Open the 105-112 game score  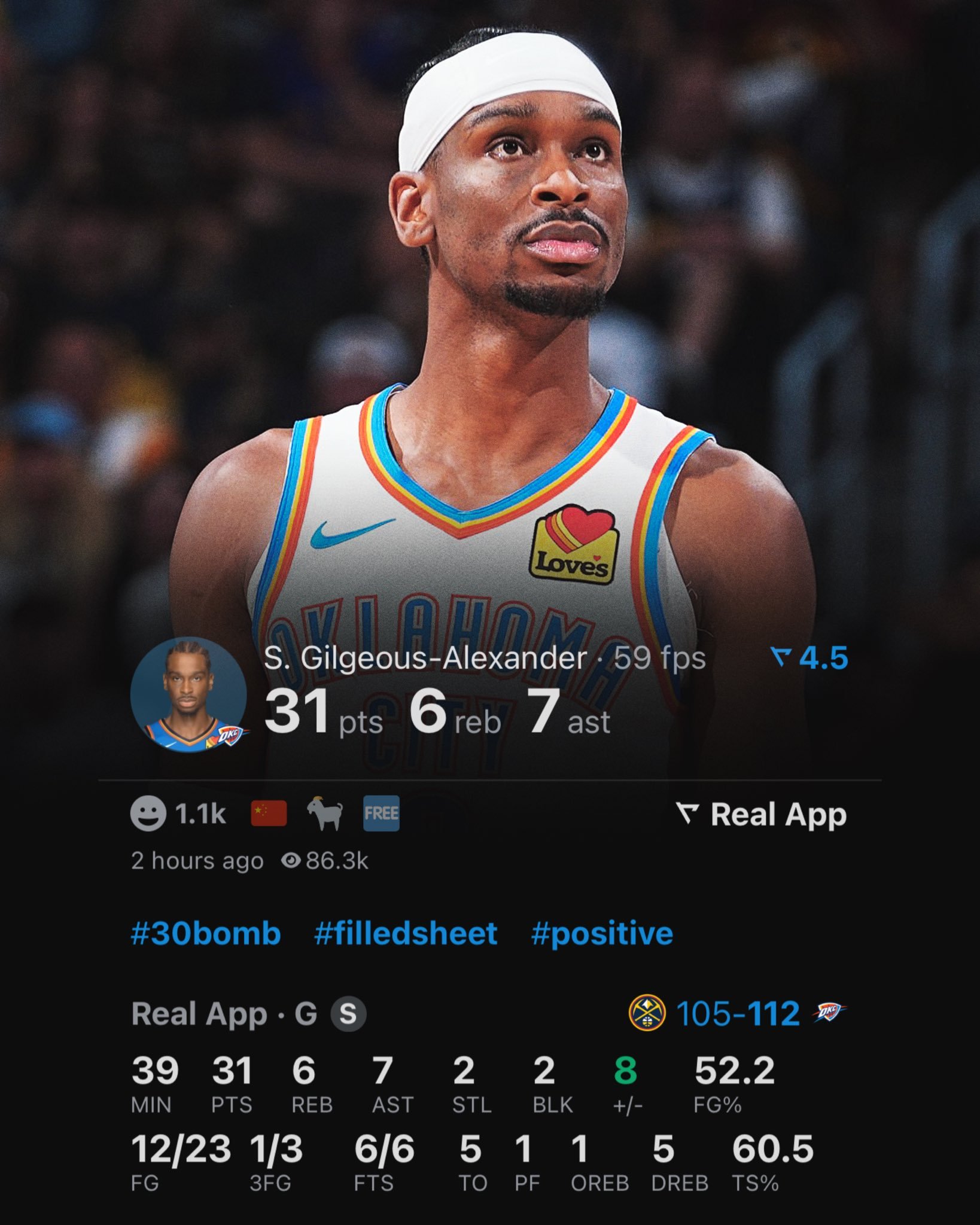(x=738, y=1013)
